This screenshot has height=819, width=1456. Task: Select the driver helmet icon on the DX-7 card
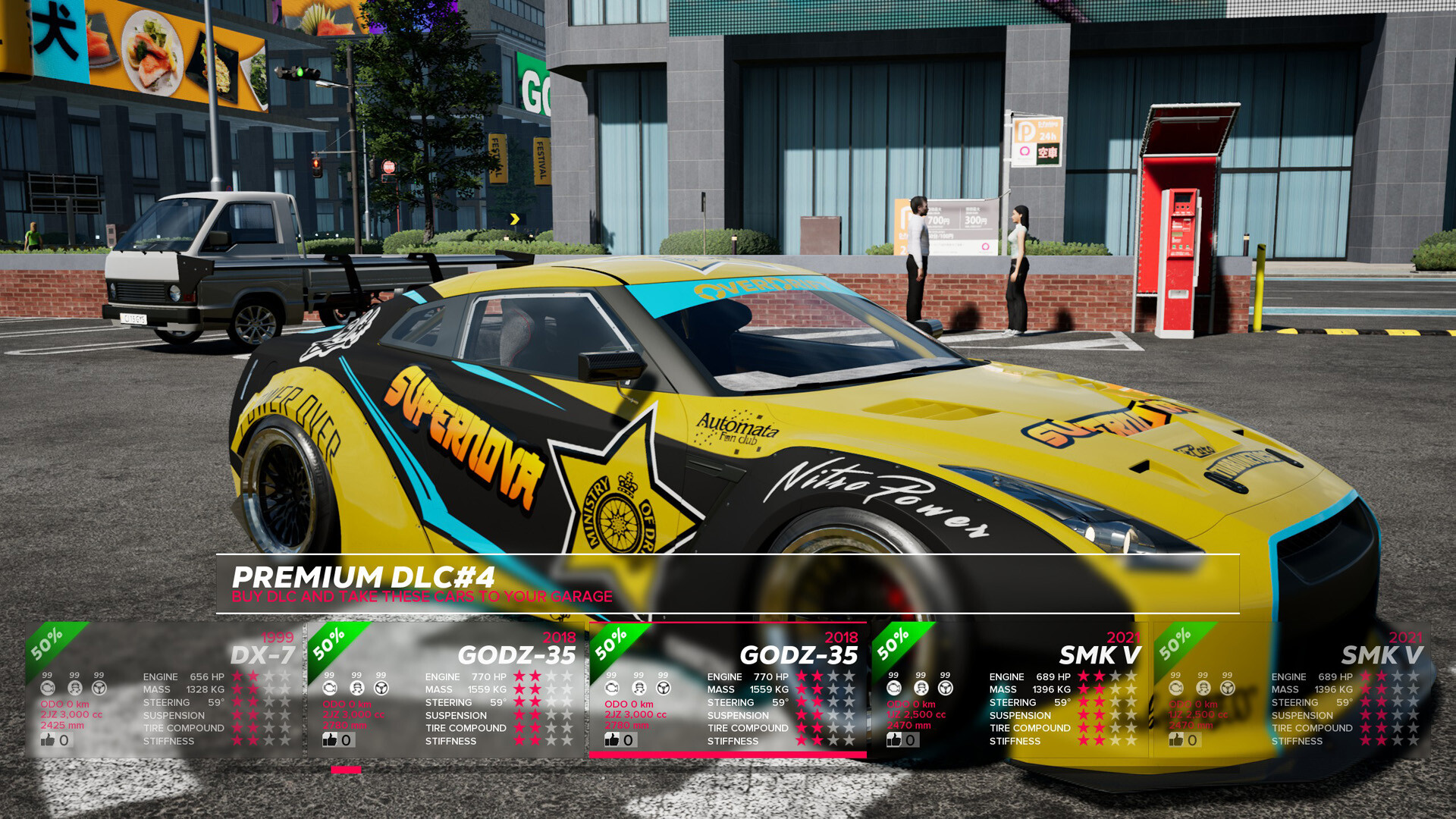[x=74, y=686]
